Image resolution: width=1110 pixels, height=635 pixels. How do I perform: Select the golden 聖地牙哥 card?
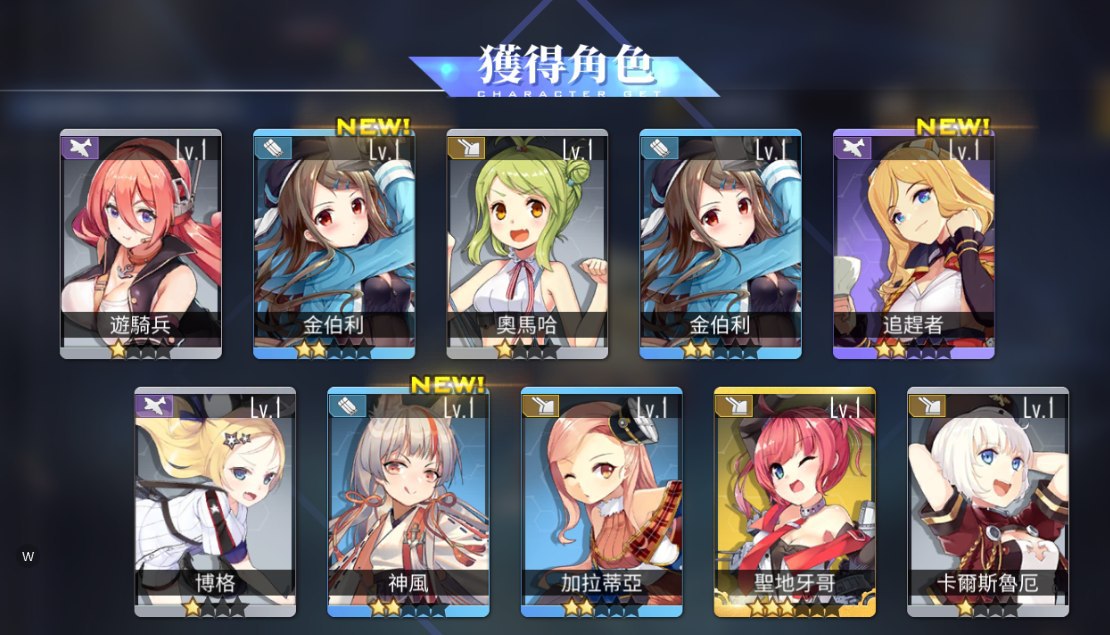coord(795,501)
